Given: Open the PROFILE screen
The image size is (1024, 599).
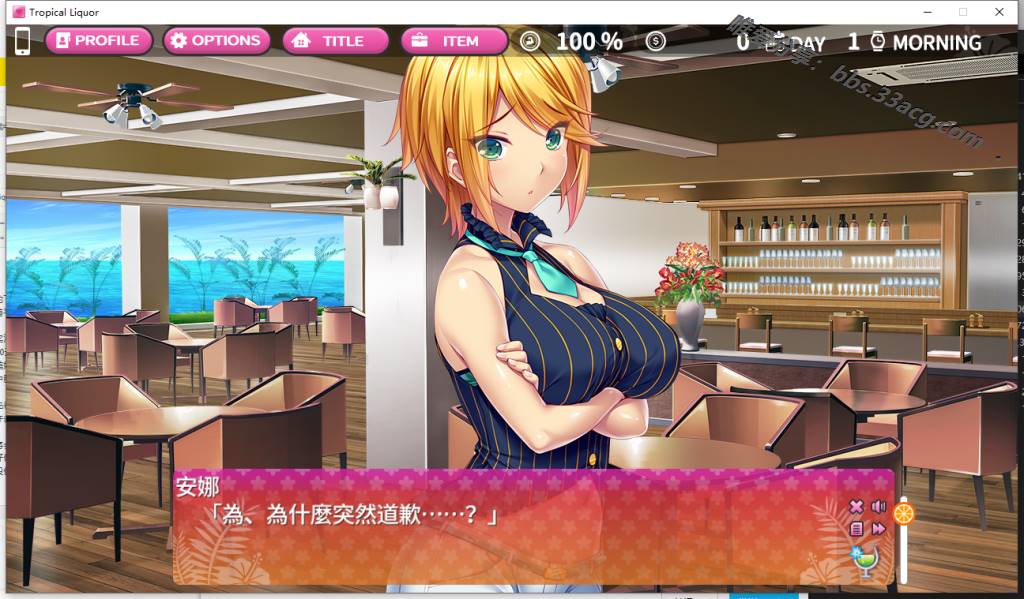Looking at the screenshot, I should 98,41.
